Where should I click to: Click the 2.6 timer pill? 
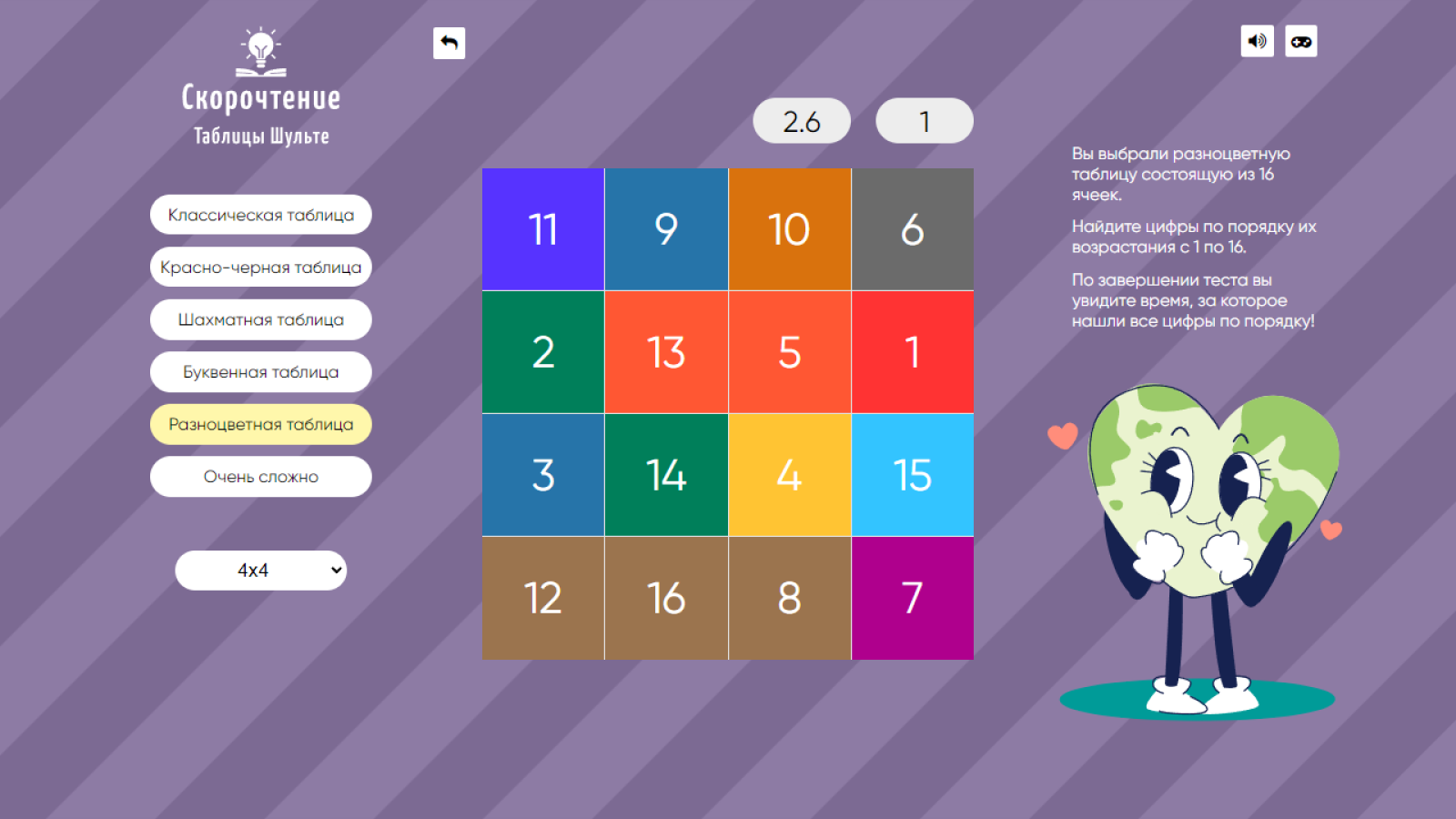(801, 119)
